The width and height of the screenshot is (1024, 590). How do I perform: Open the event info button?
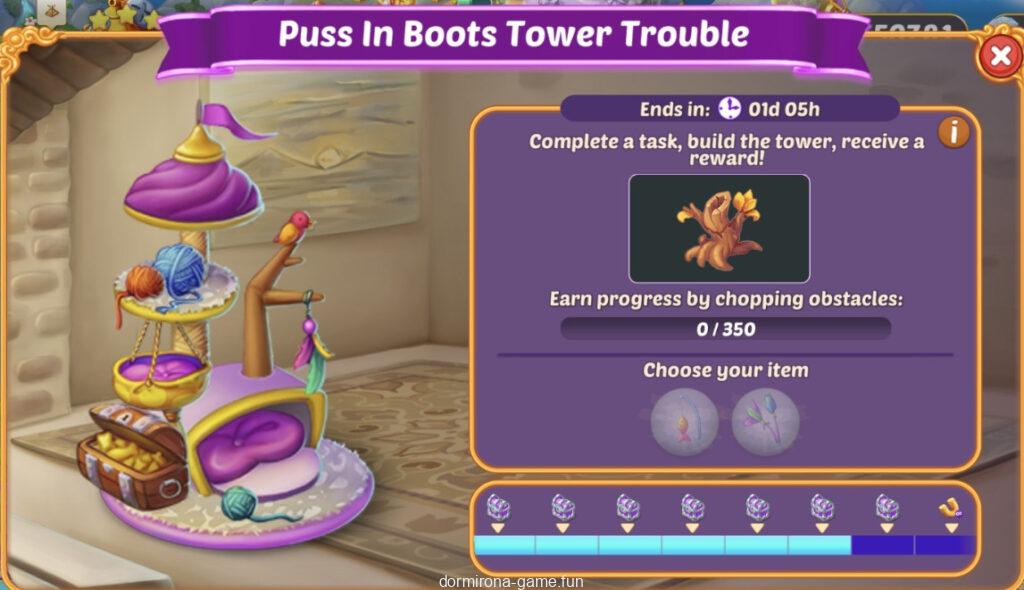[953, 131]
